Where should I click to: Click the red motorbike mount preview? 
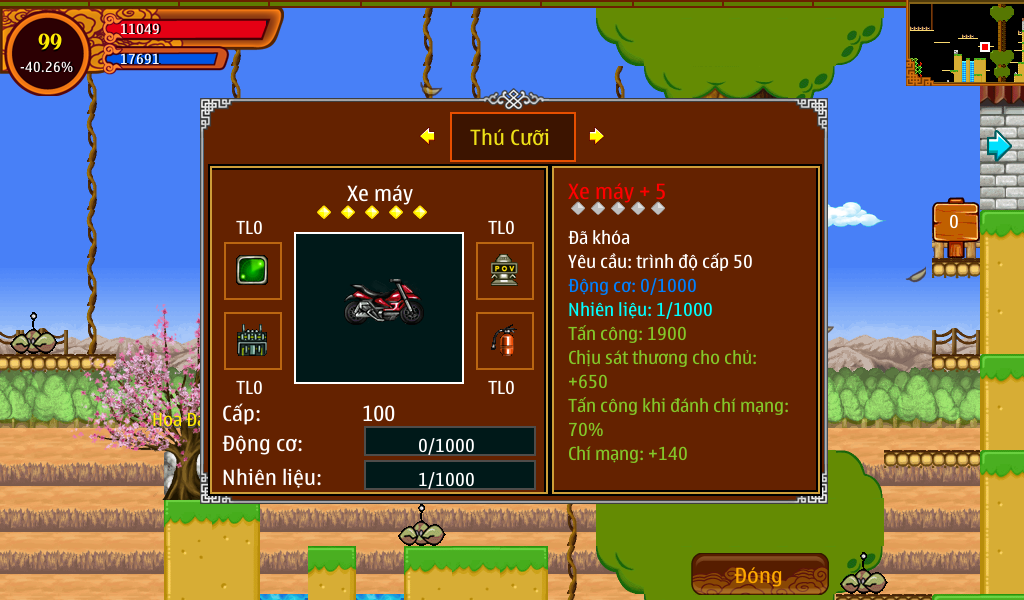click(379, 307)
